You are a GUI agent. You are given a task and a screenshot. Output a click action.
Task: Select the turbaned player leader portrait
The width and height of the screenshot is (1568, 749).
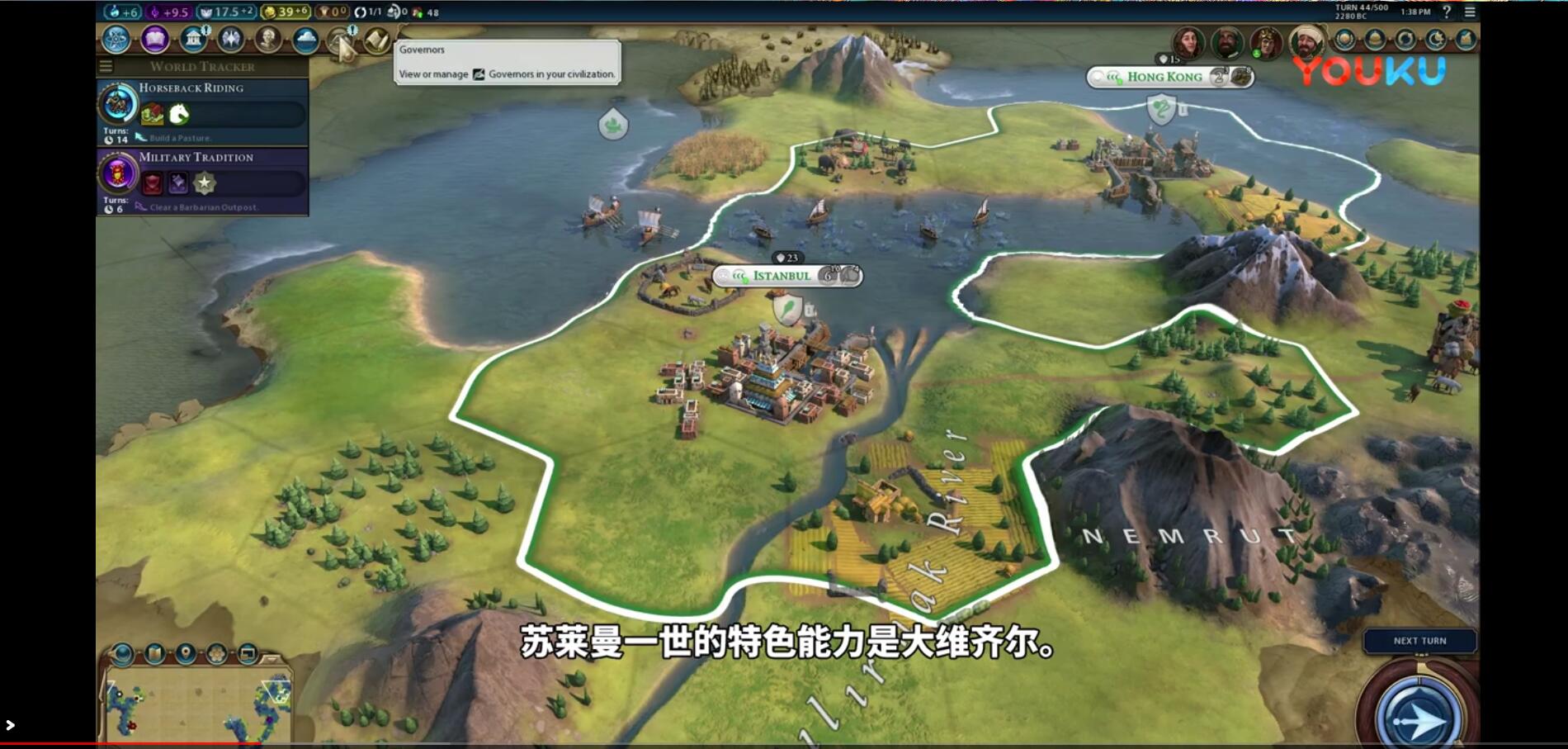[x=1306, y=40]
